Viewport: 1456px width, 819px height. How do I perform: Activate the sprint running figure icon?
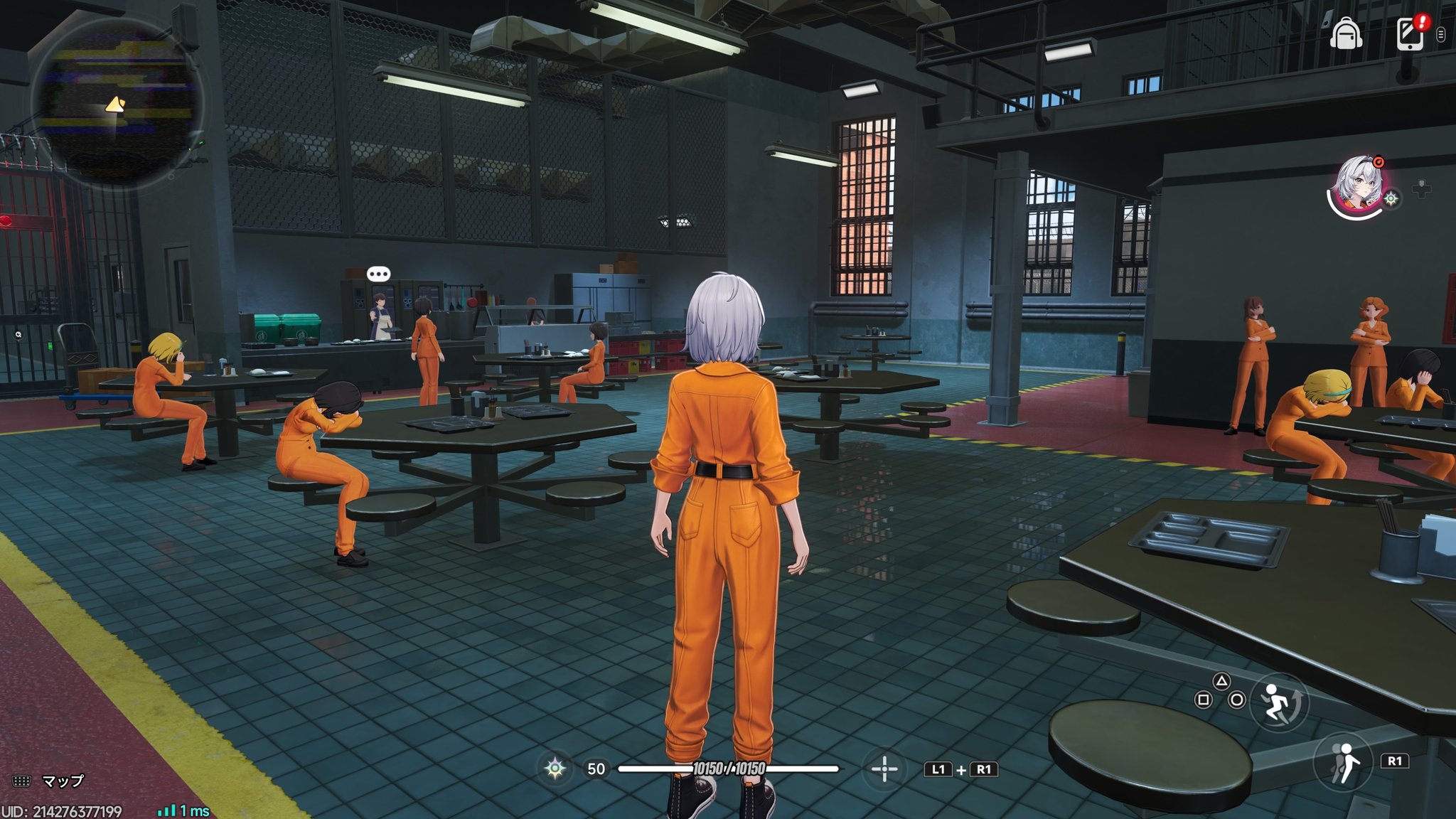coord(1278,702)
